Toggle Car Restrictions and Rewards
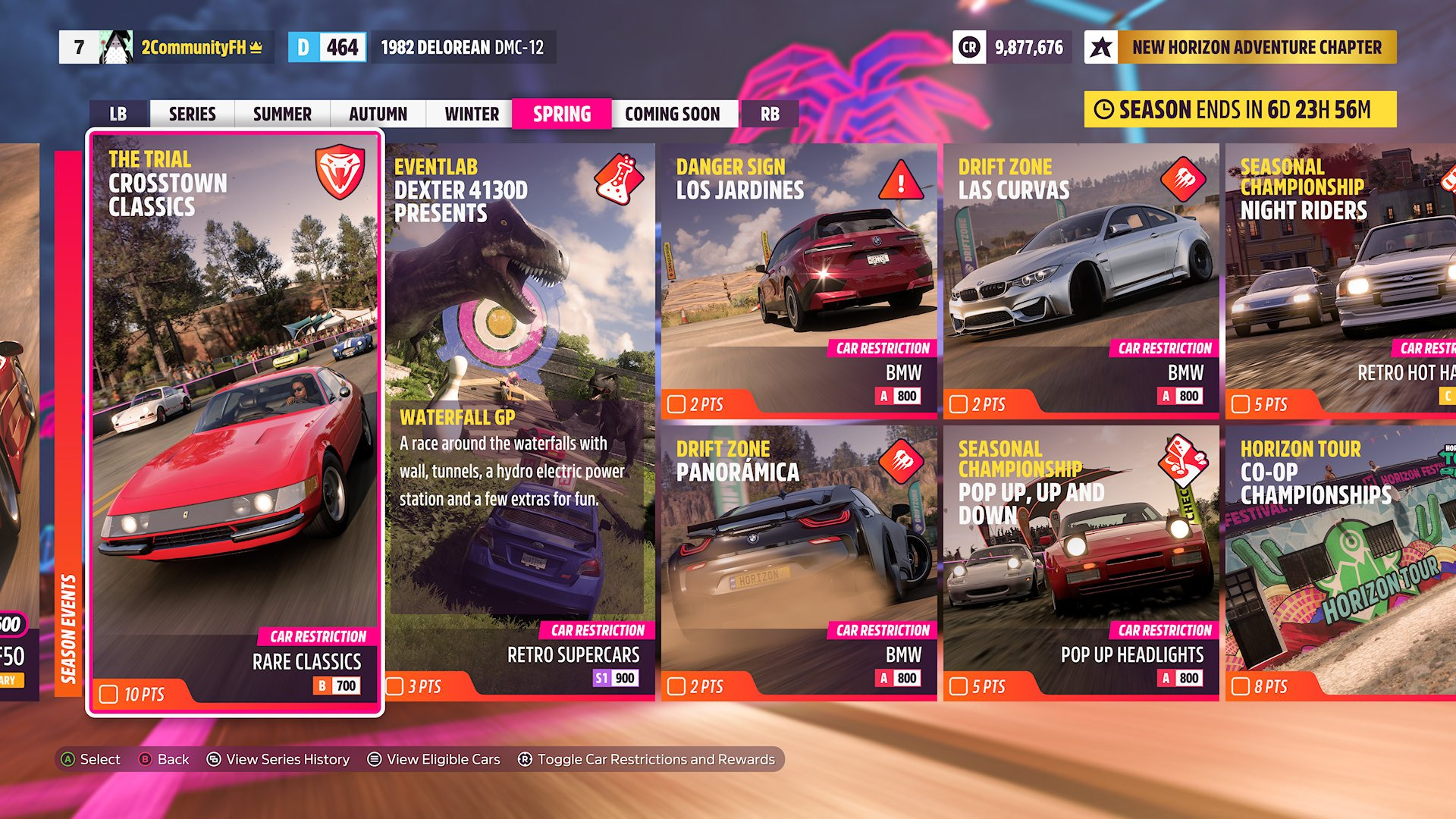 (x=647, y=759)
